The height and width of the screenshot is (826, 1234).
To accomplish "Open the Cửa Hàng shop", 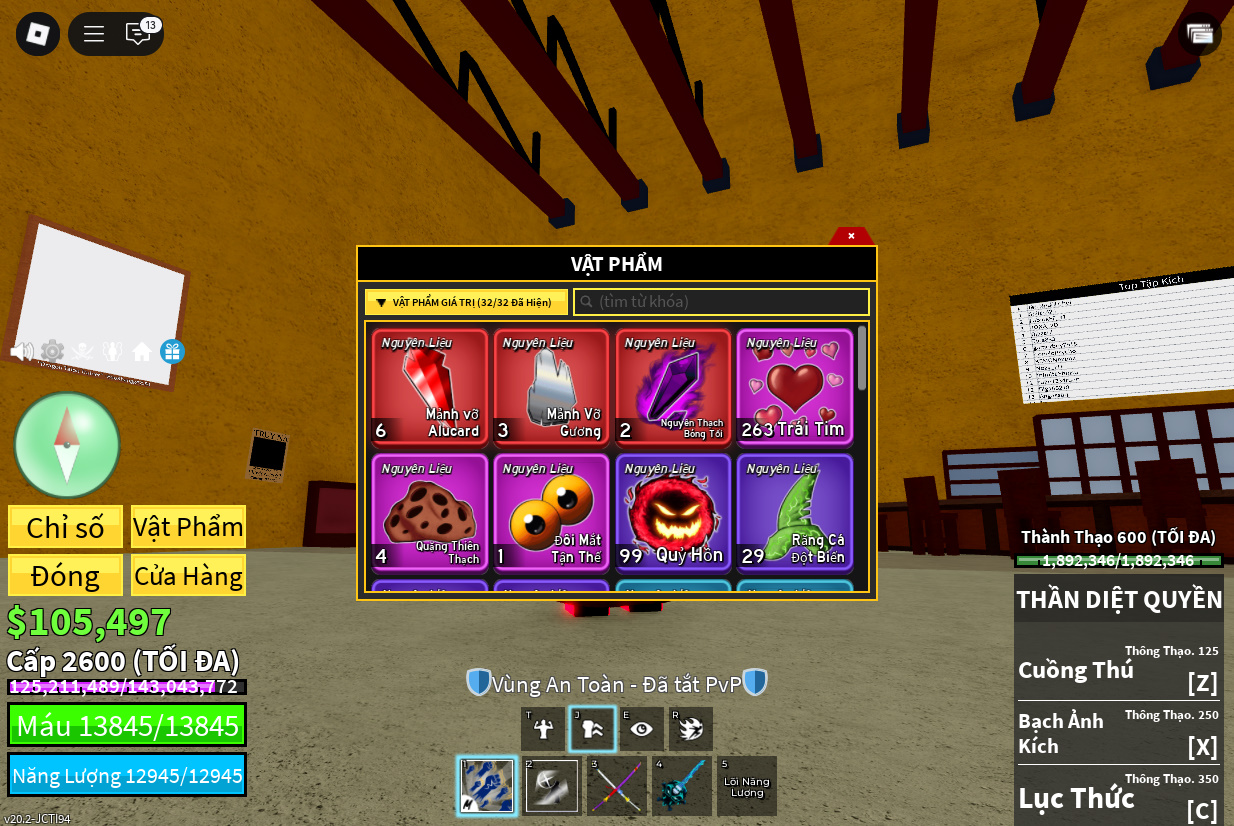I will tap(188, 576).
